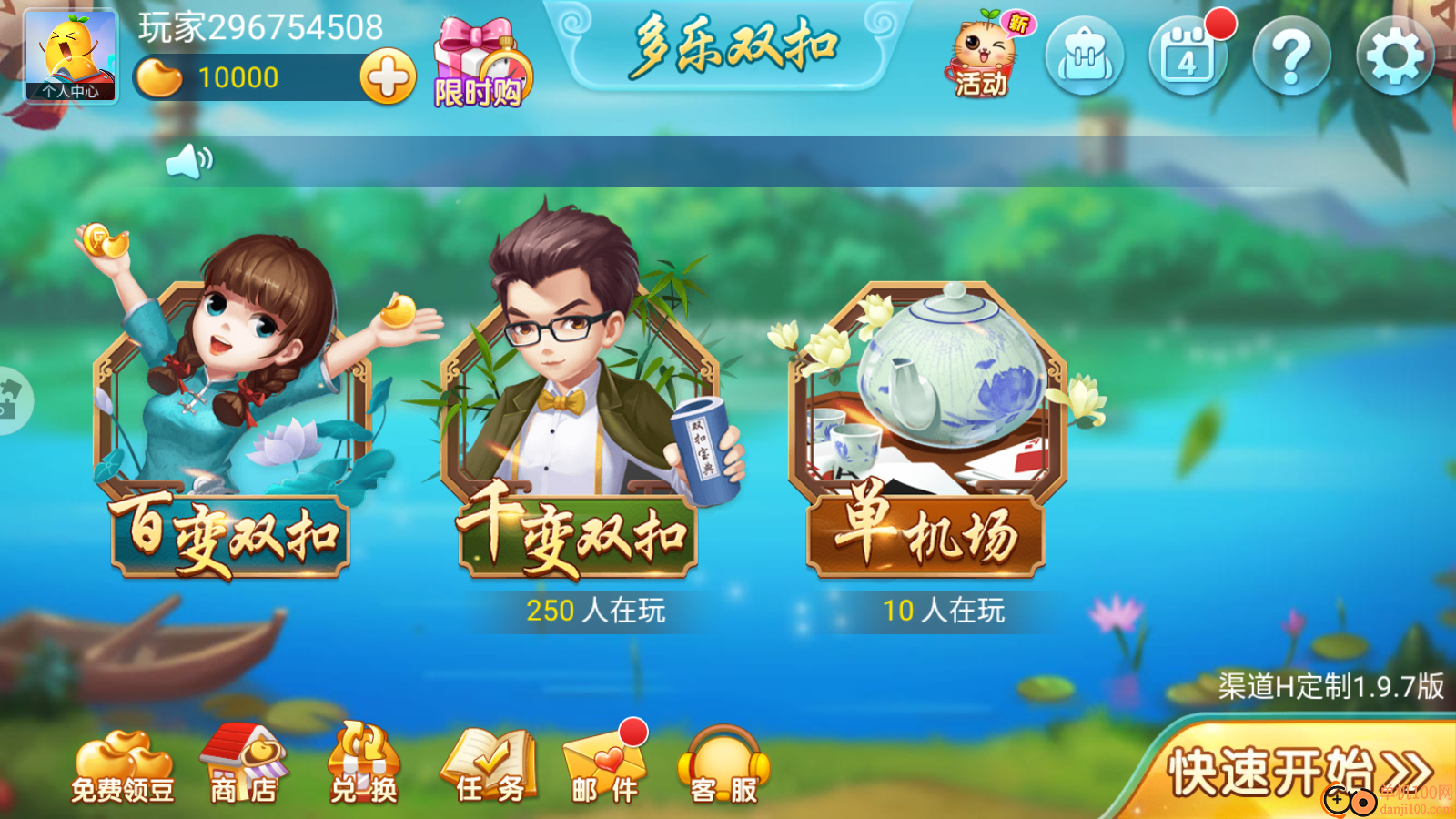Expand the hidden puzzle panel on left edge
Screen dimensions: 1456x819
pyautogui.click(x=9, y=400)
